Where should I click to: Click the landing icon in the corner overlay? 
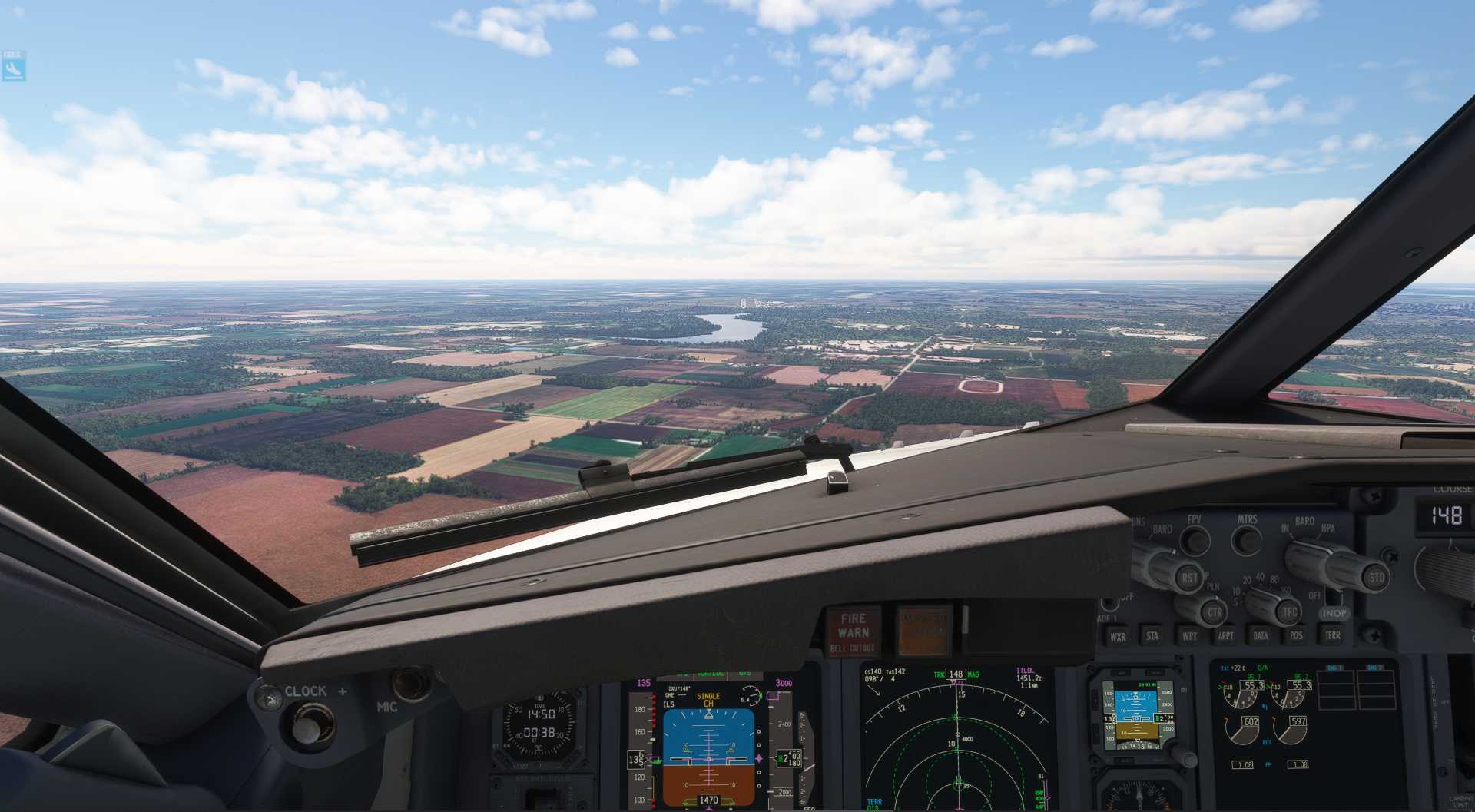pos(13,70)
